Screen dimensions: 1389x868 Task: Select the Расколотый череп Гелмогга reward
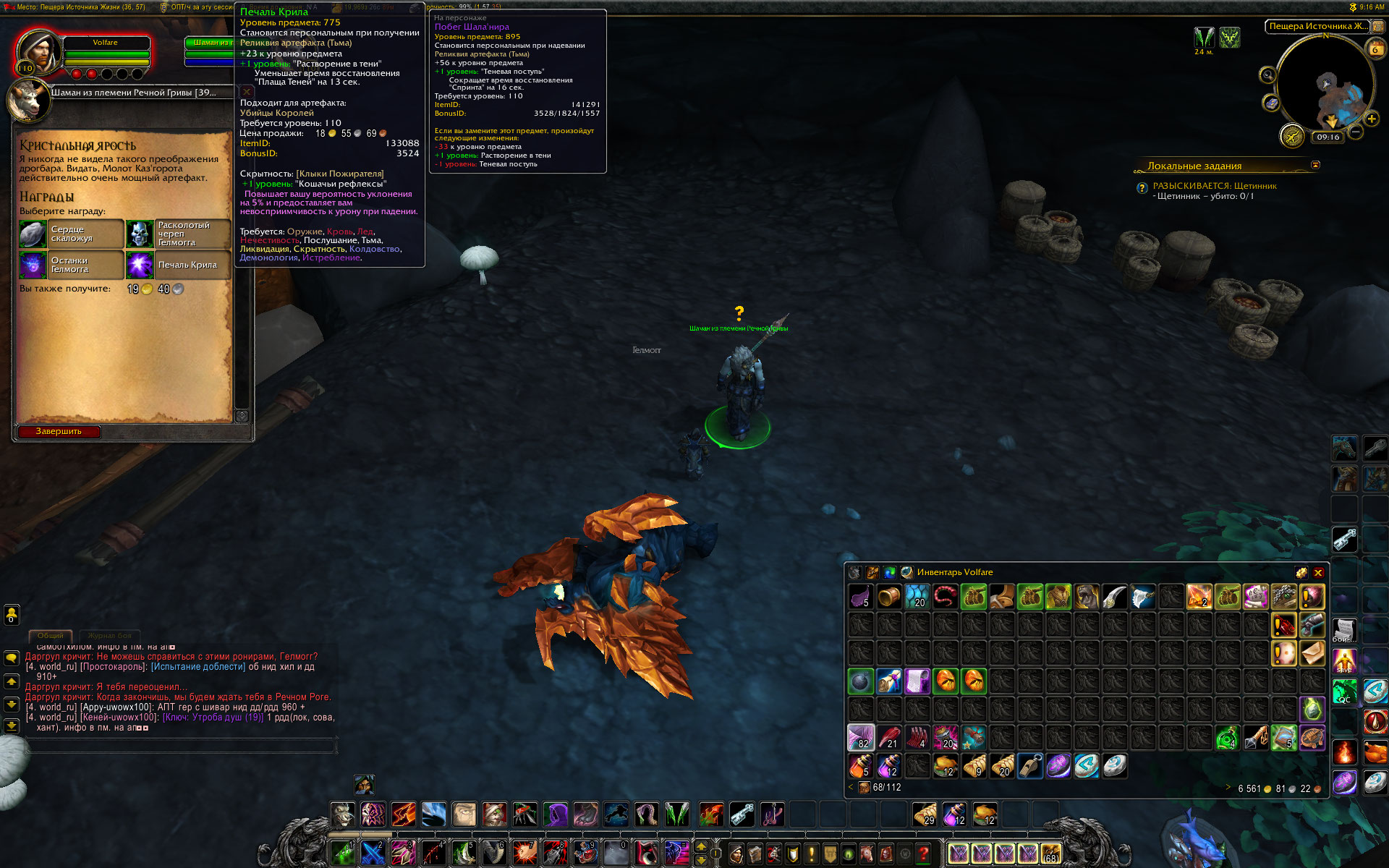tap(178, 234)
